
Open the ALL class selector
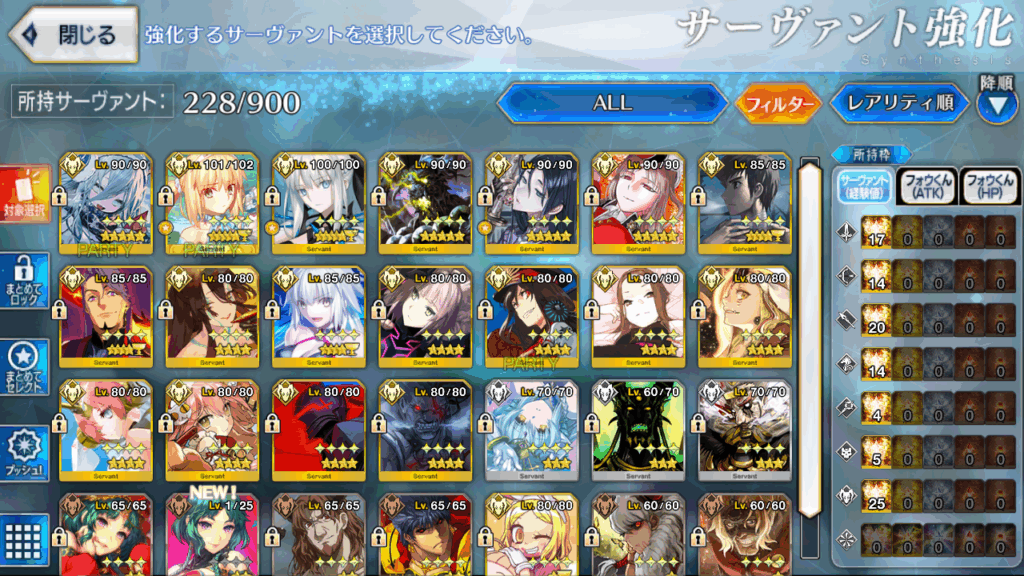click(612, 103)
